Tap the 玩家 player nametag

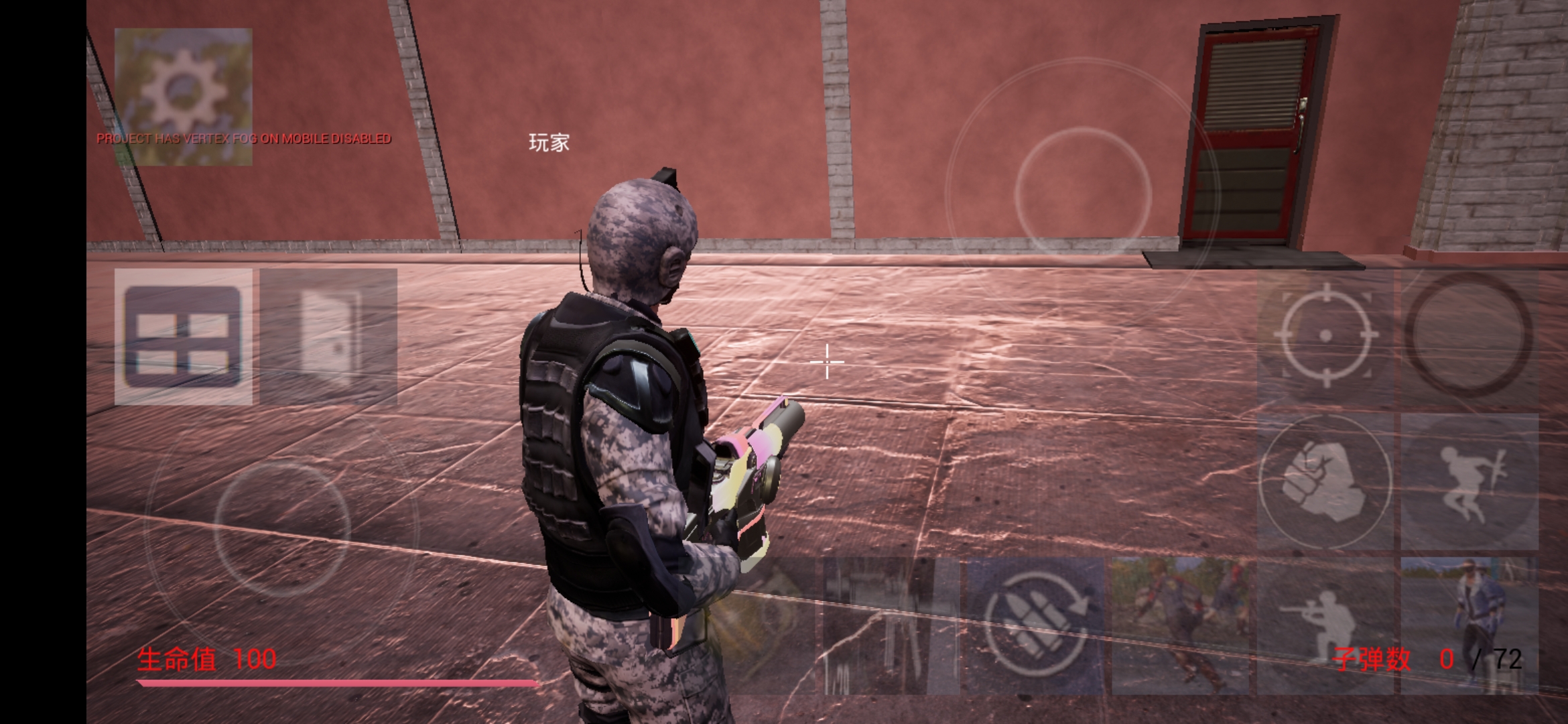pos(549,143)
